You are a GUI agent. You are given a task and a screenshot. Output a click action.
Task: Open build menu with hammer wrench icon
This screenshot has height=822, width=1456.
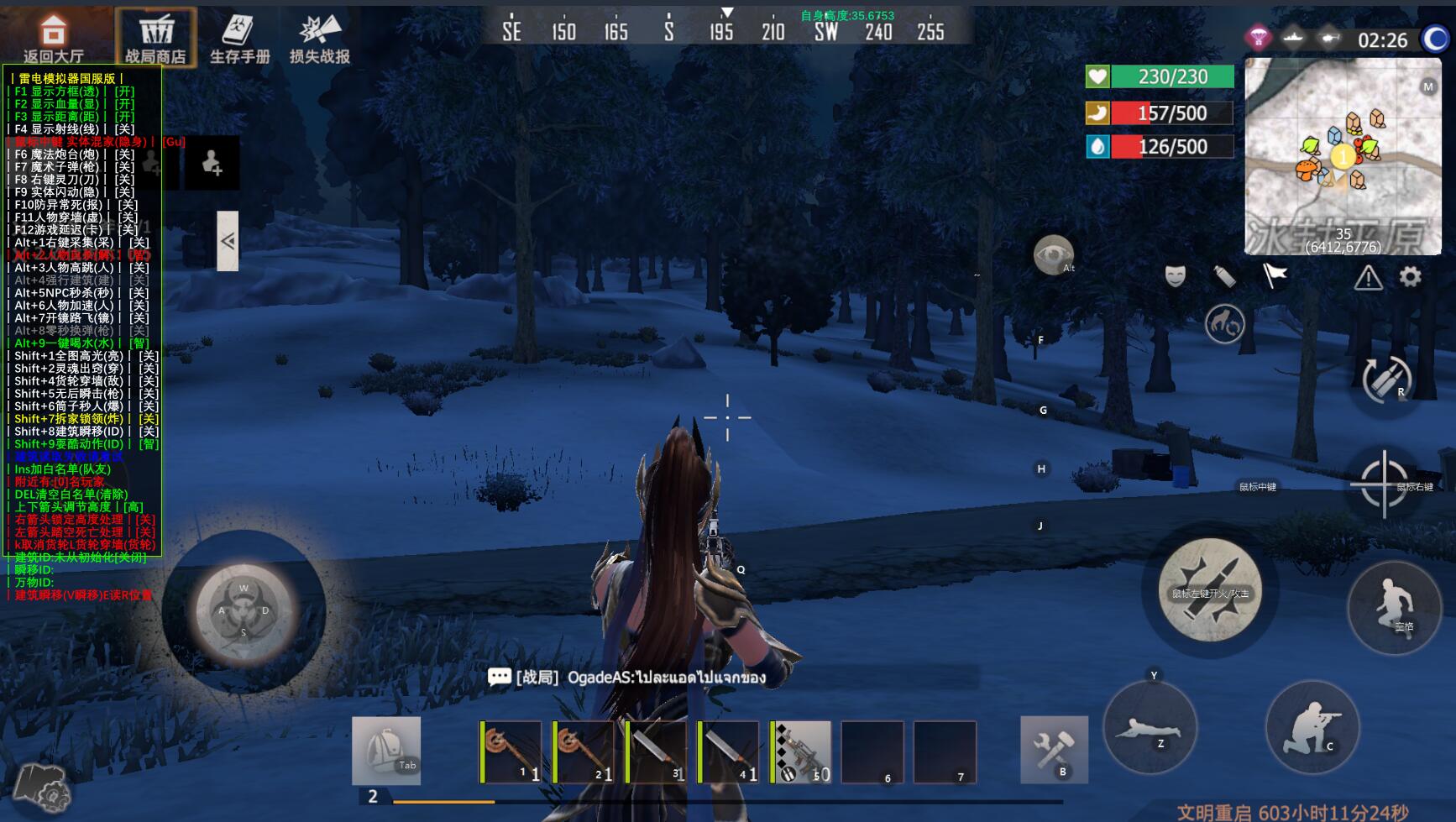click(x=1054, y=749)
